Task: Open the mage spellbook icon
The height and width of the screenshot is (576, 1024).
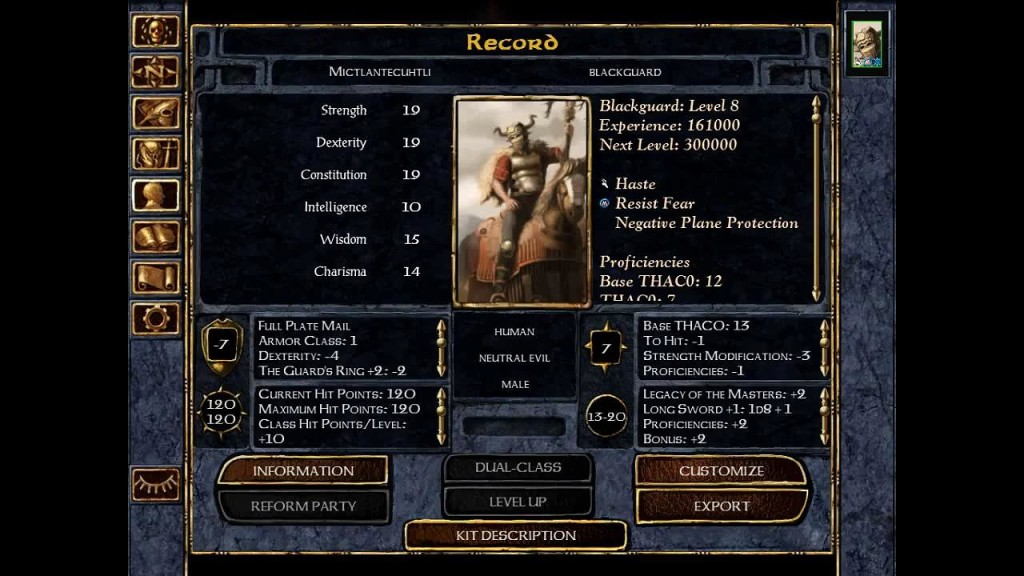Action: pos(156,236)
